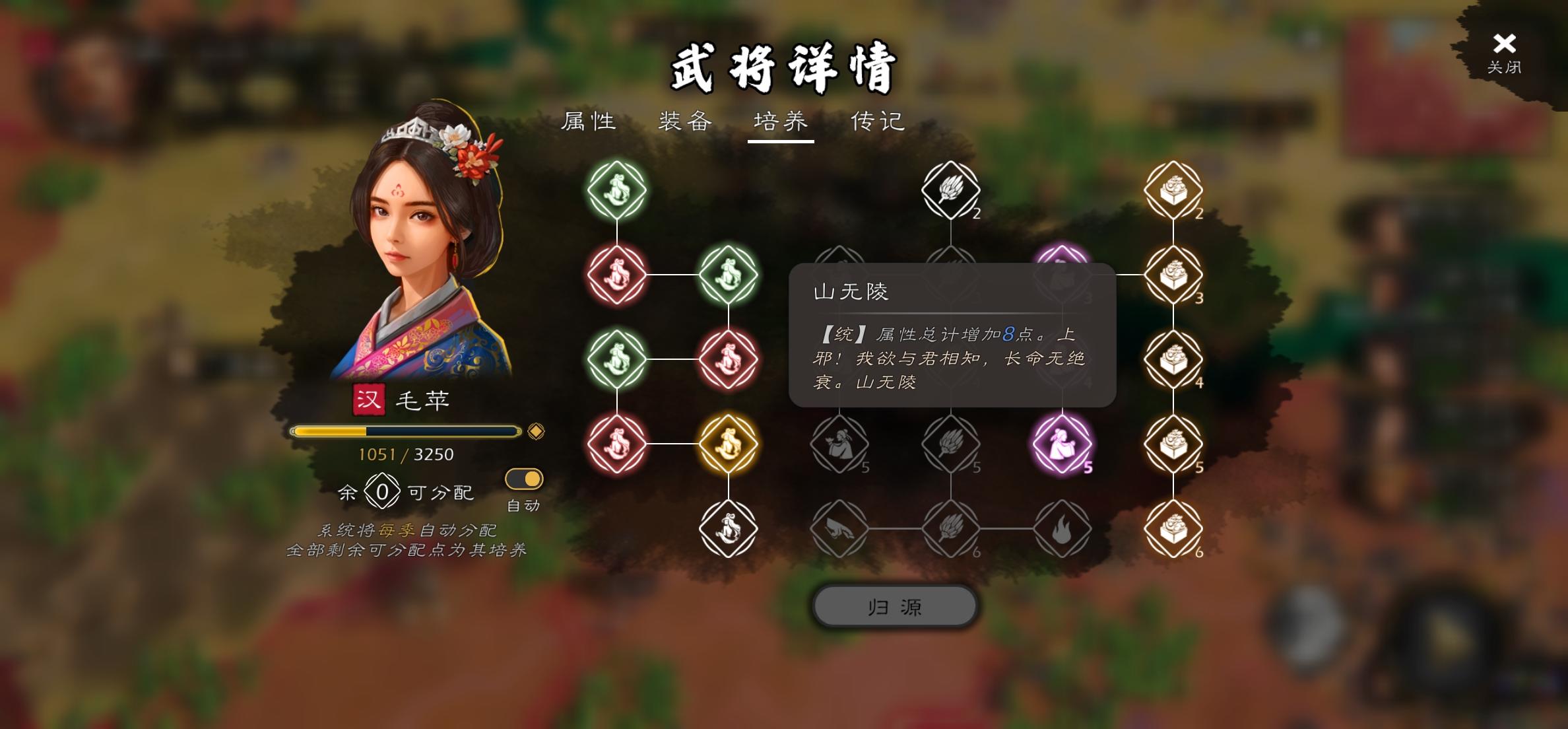Select the scholar figure node labeled 5 in middle tree
1568x729 pixels.
point(839,444)
